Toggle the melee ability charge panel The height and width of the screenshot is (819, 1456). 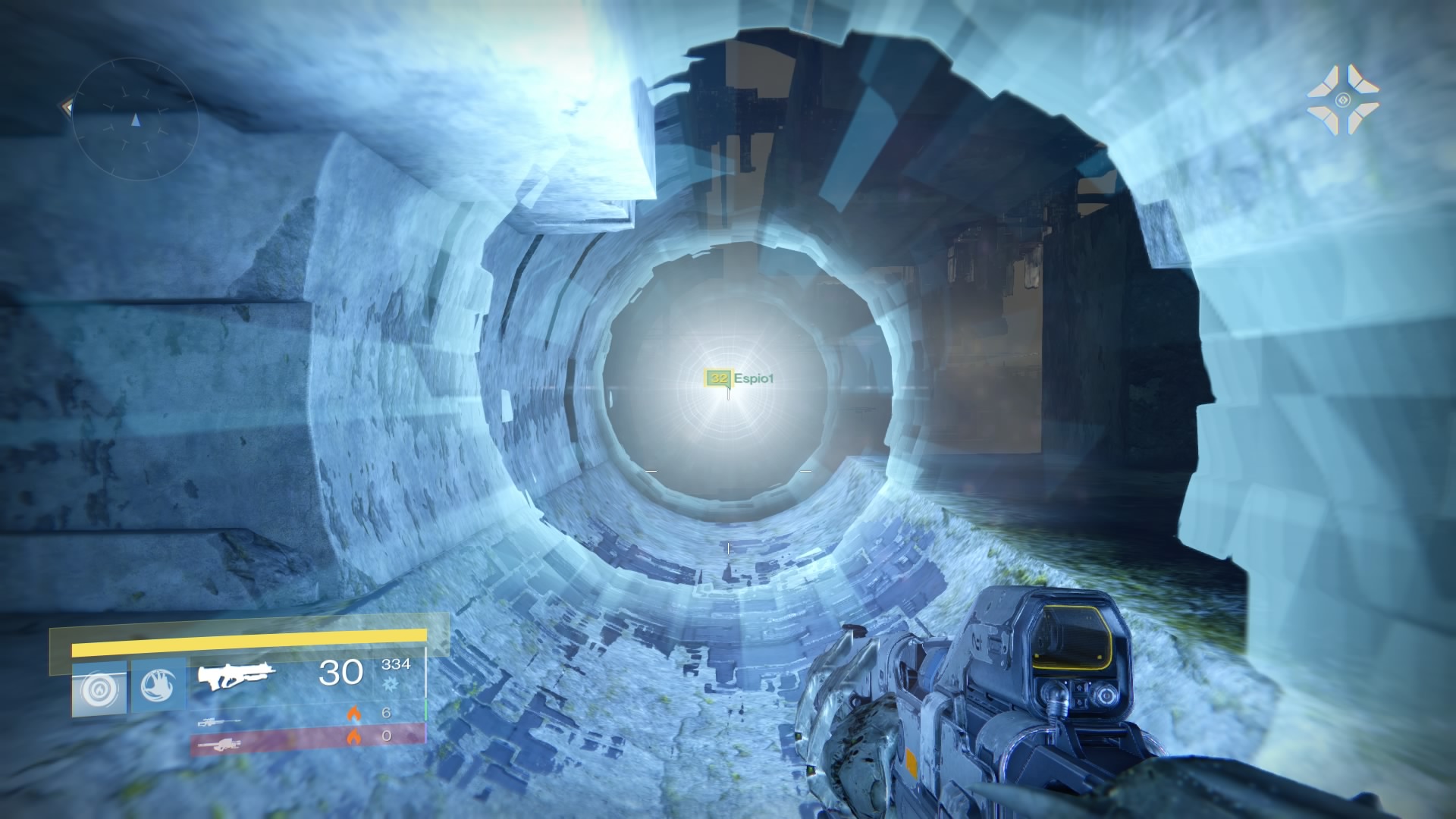click(x=158, y=686)
